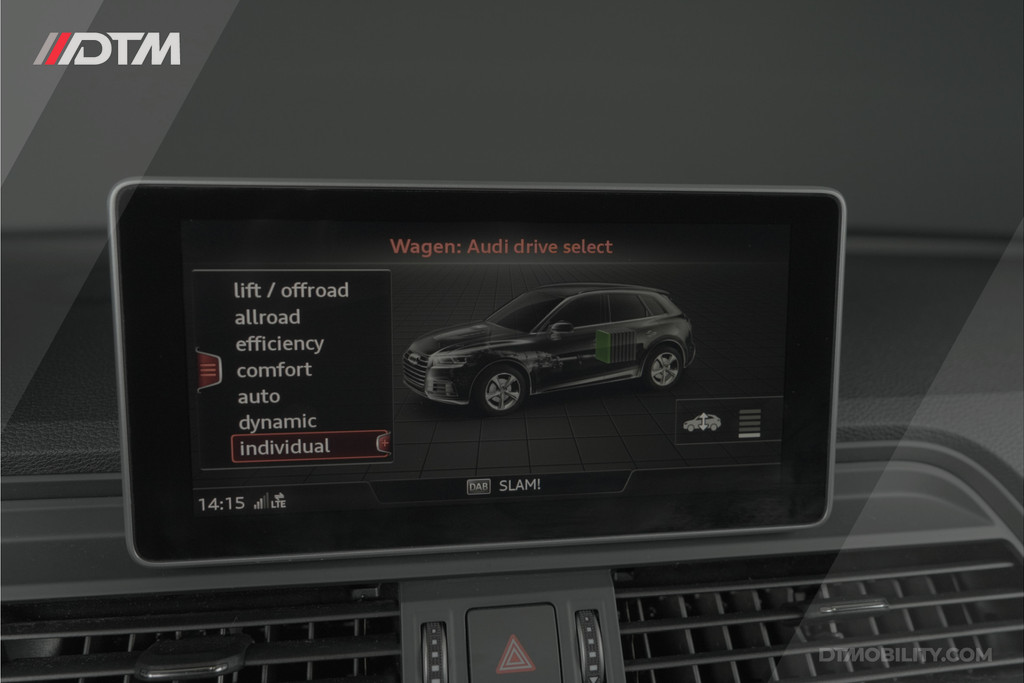This screenshot has height=683, width=1024.
Task: Click the DTM logo
Action: pos(107,49)
